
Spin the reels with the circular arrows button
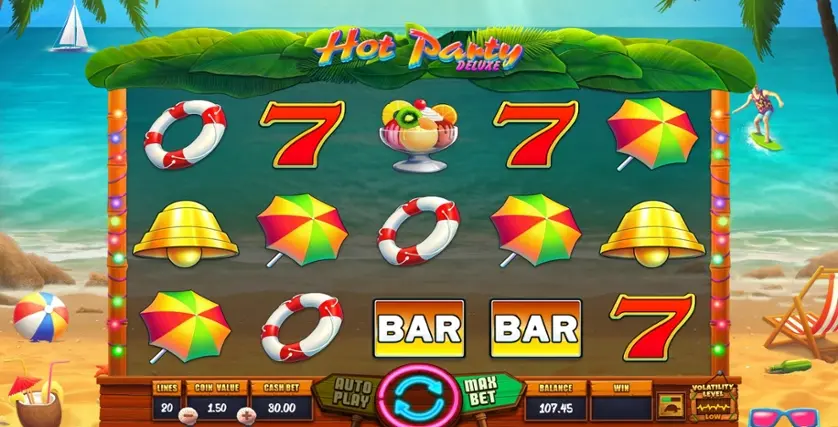pyautogui.click(x=418, y=397)
